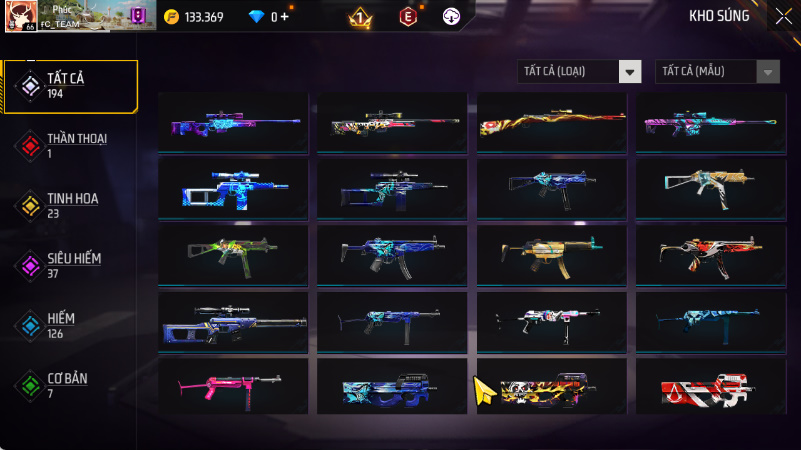Expand the Tất Cả (Mẫu) dropdown
This screenshot has height=450, width=801.
pyautogui.click(x=717, y=71)
